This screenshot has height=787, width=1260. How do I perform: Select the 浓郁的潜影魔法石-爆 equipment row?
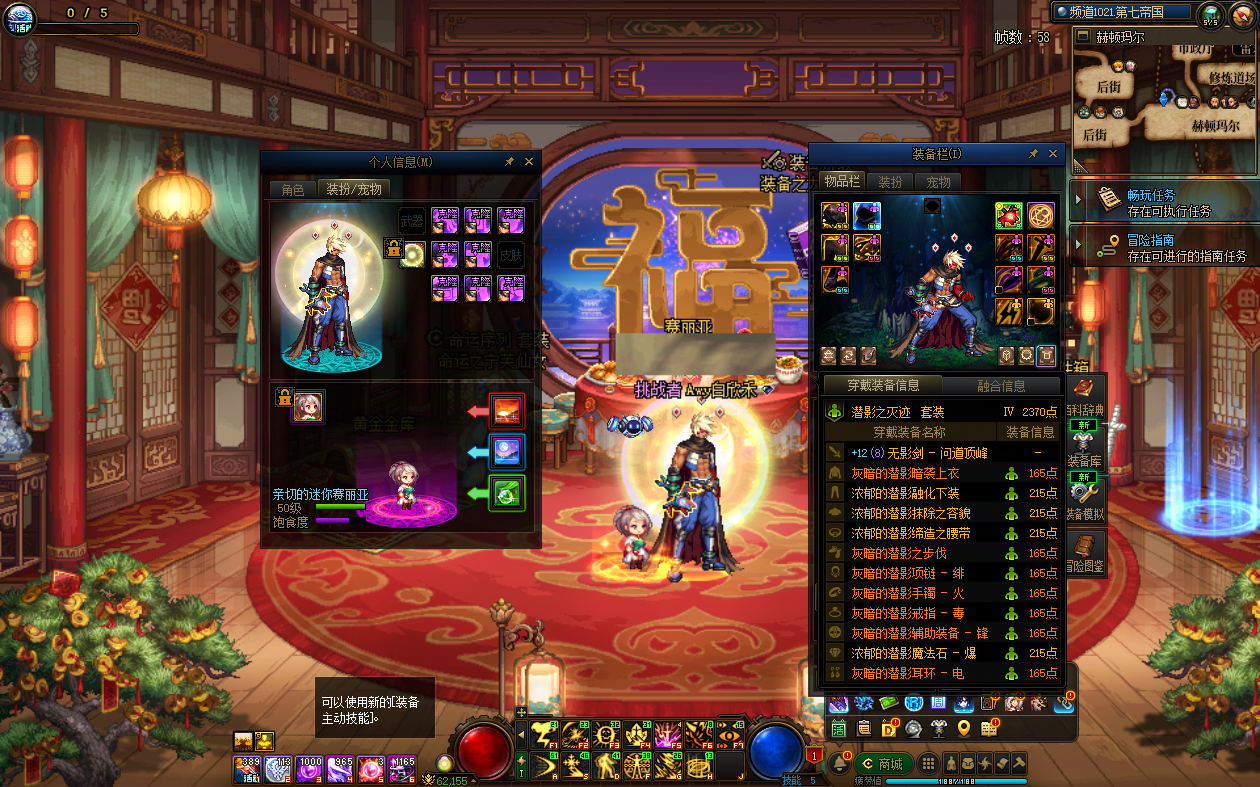click(913, 653)
